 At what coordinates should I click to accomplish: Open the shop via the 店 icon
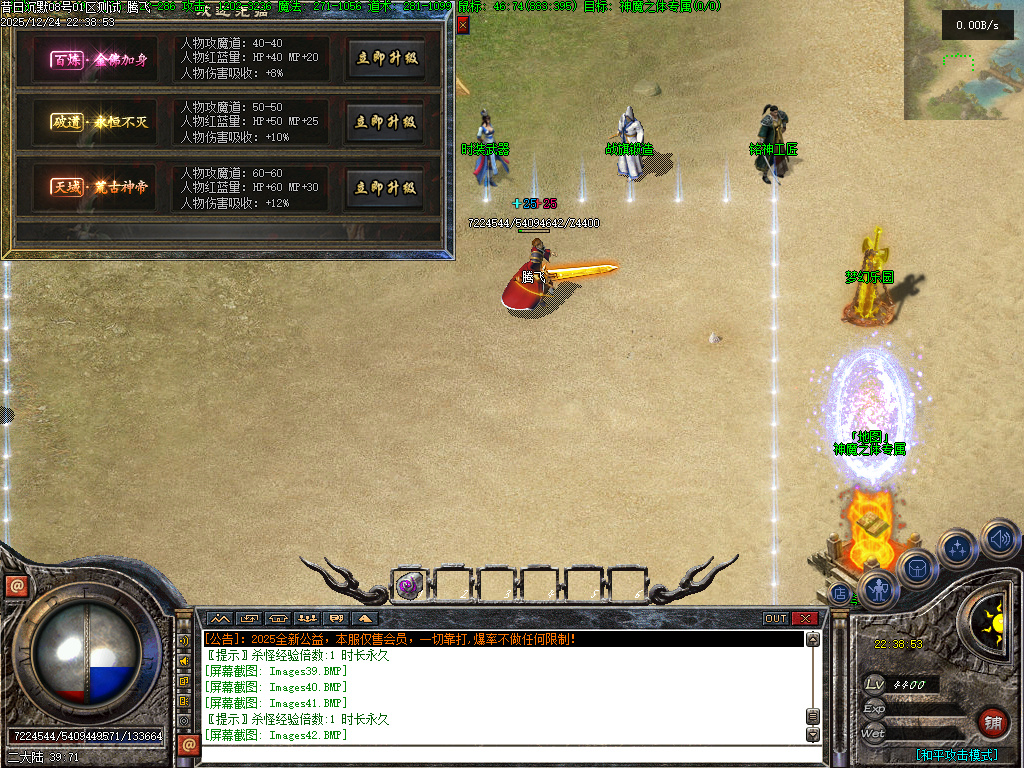841,593
